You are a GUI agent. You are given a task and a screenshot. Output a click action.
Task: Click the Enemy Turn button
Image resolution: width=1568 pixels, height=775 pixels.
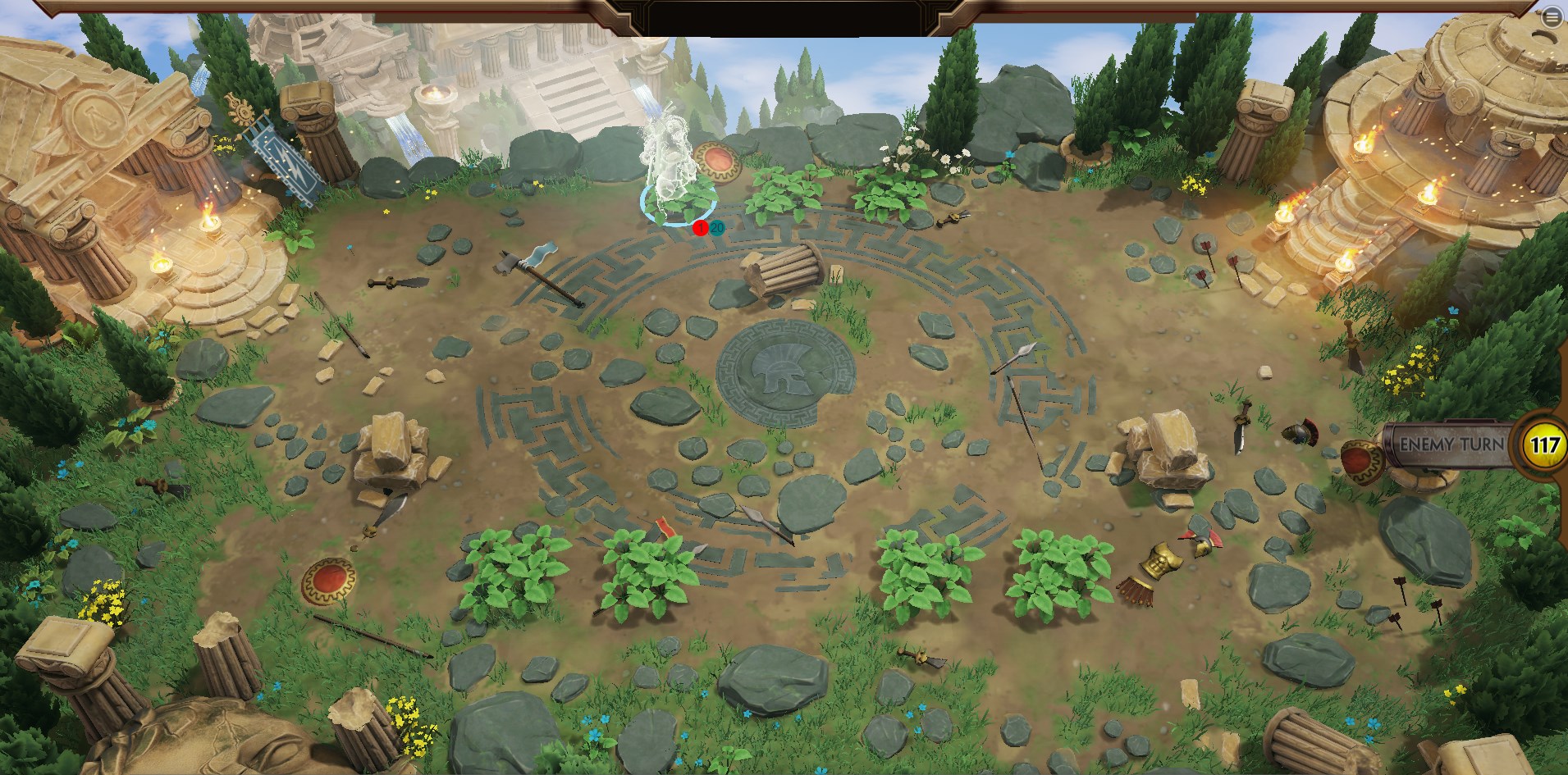point(1451,444)
